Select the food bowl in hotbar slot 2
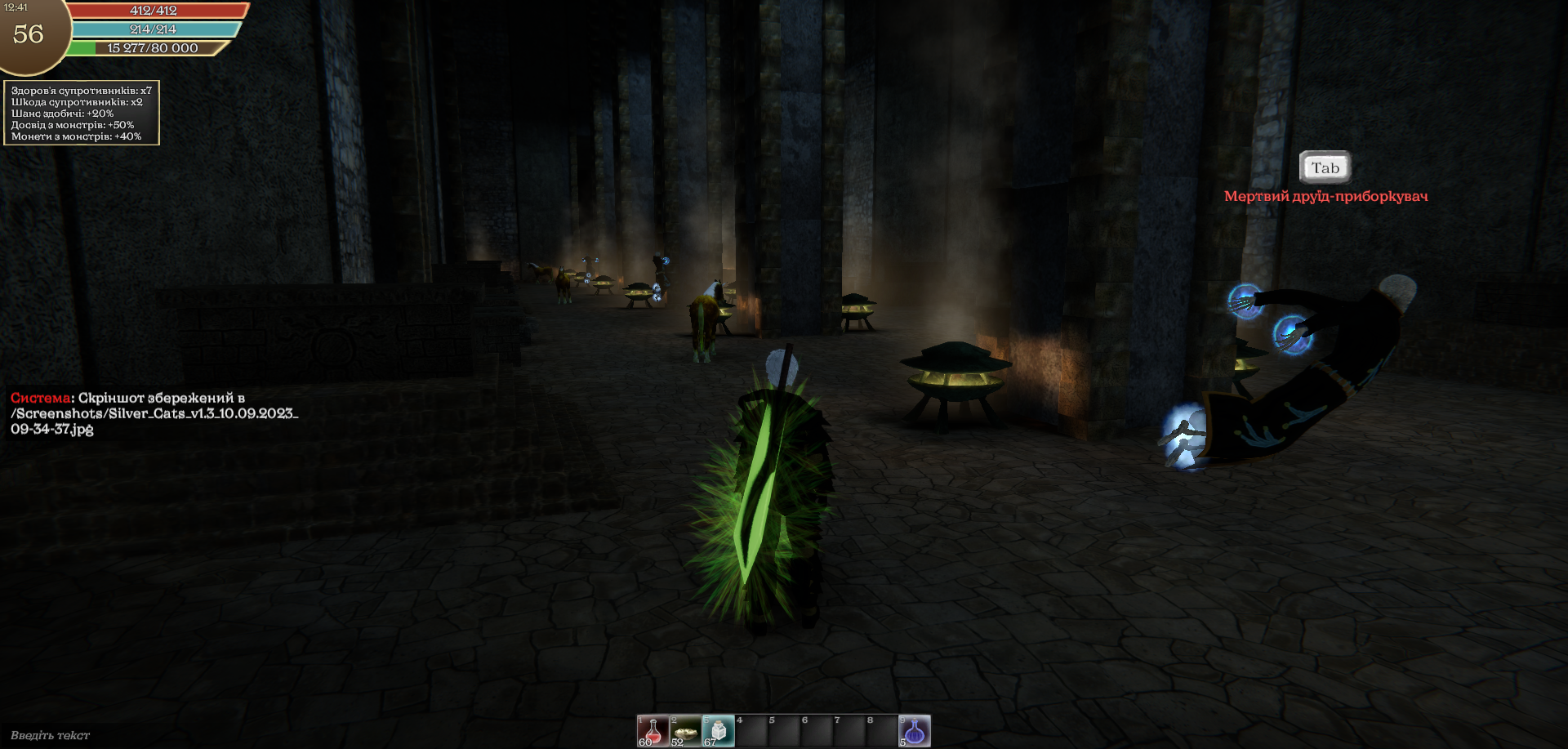Viewport: 1568px width, 749px height. click(685, 730)
